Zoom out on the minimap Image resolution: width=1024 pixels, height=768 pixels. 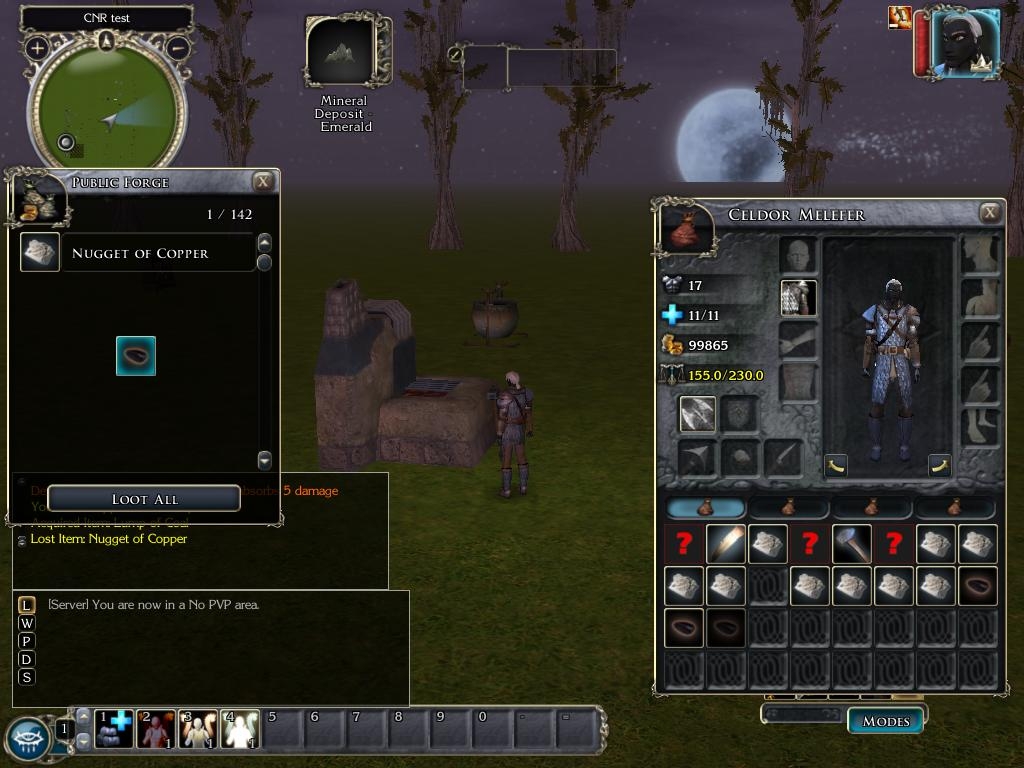178,47
